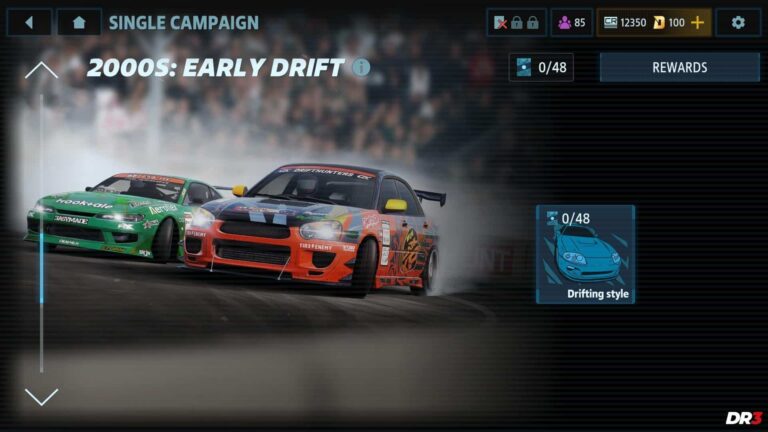768x432 pixels.
Task: Show info for 2000s: Early Drift
Action: [x=361, y=67]
